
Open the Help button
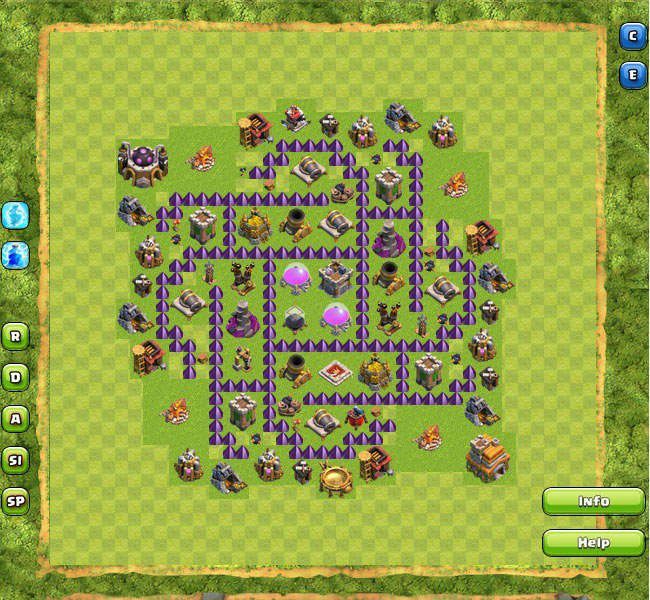coord(593,543)
